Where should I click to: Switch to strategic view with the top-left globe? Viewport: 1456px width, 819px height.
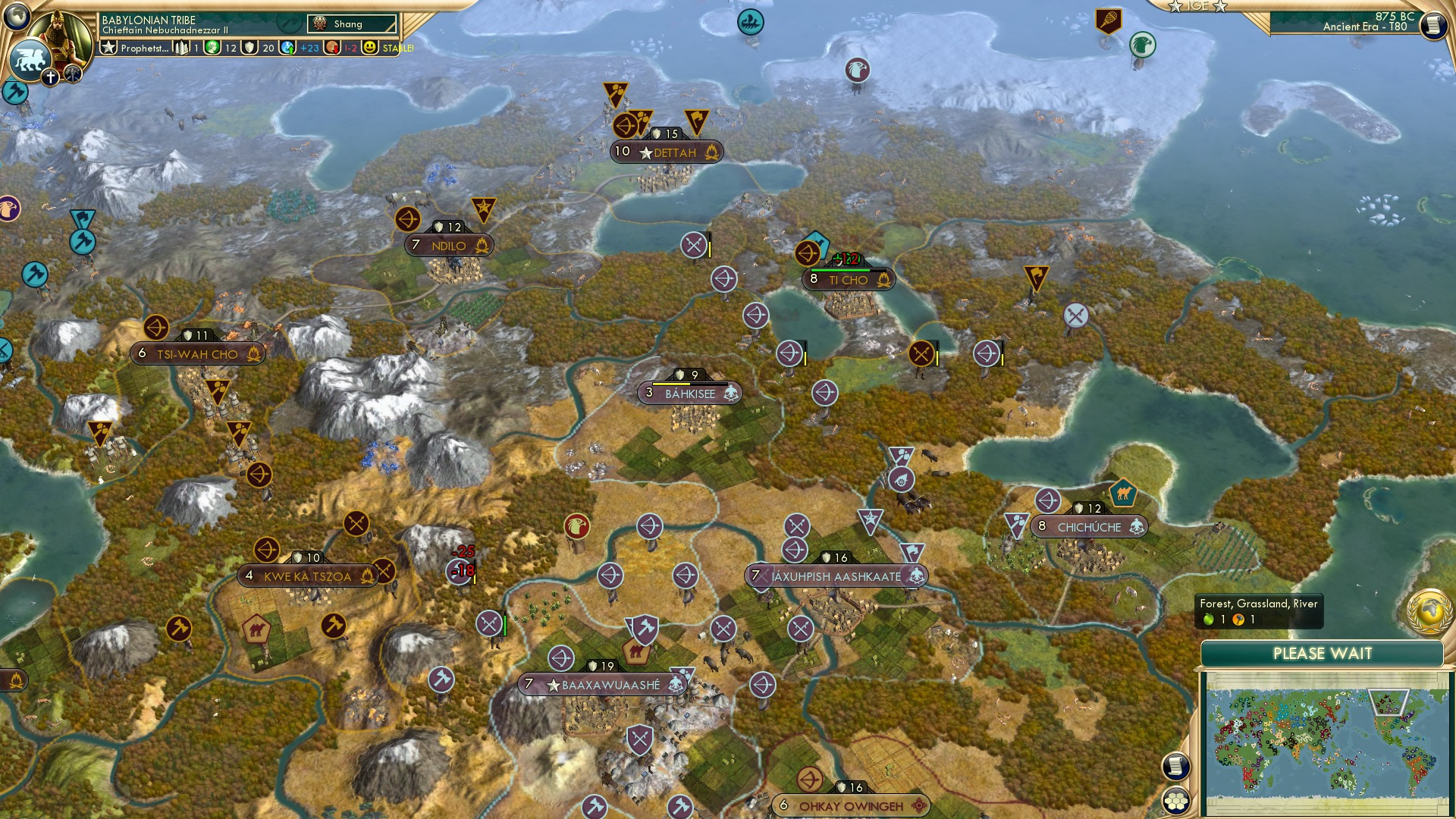click(15, 15)
